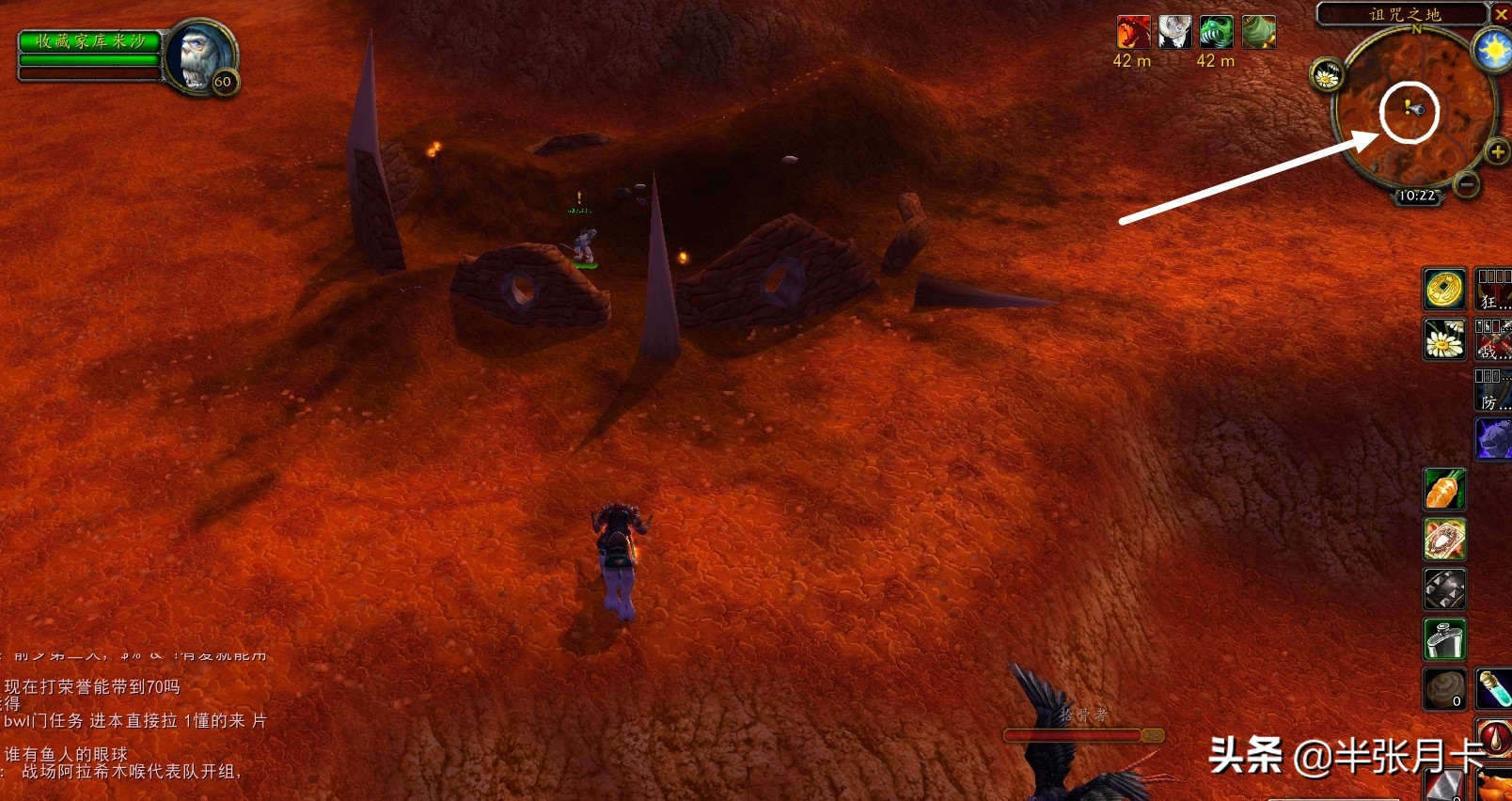Image resolution: width=1512 pixels, height=801 pixels.
Task: Use the carrot item on action bar
Action: (x=1444, y=490)
